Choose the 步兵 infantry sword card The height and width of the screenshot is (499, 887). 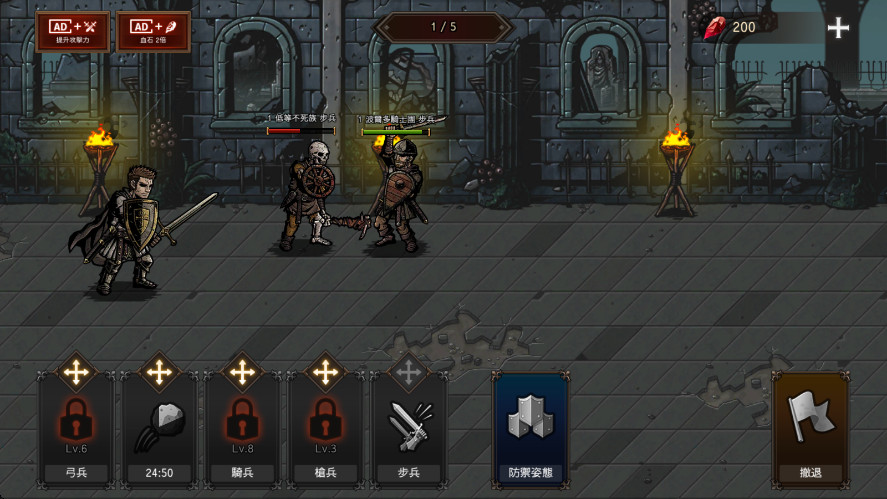click(407, 429)
